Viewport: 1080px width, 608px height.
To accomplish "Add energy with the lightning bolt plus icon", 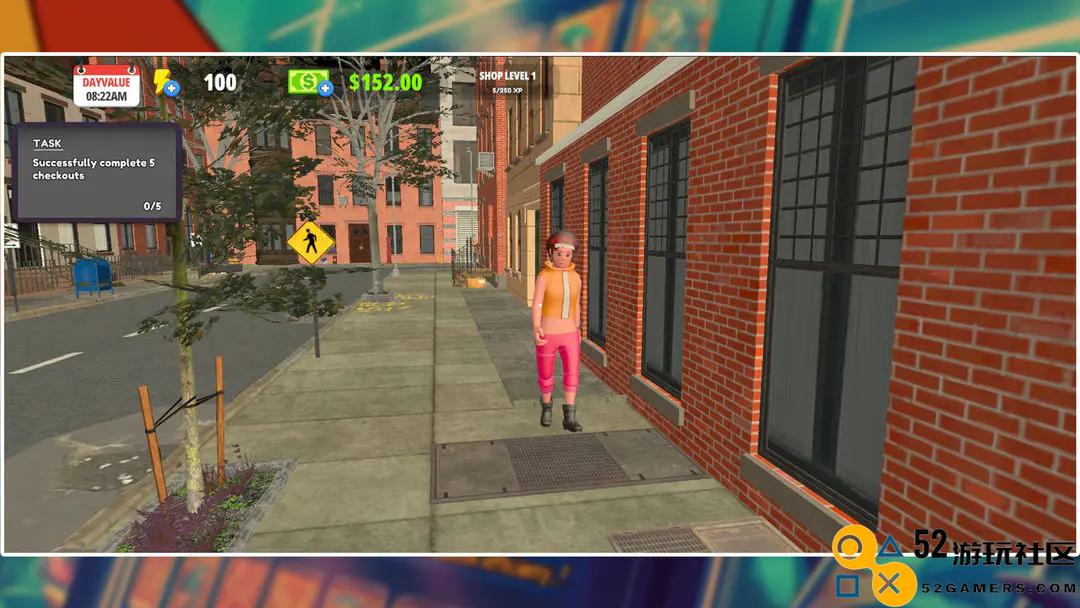I will point(166,82).
